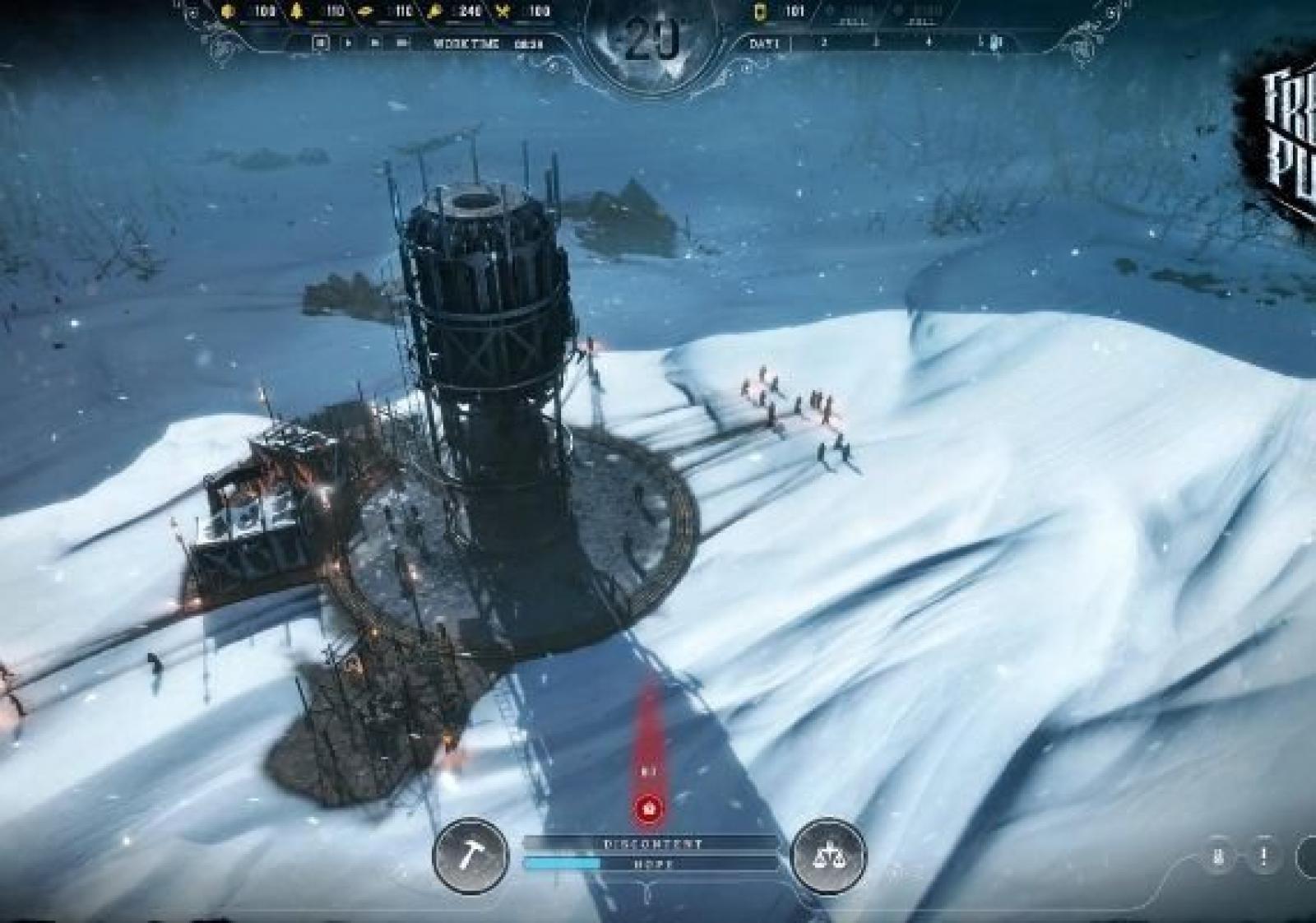Open the construction menu hammer button
1316x923 pixels.
(x=470, y=856)
